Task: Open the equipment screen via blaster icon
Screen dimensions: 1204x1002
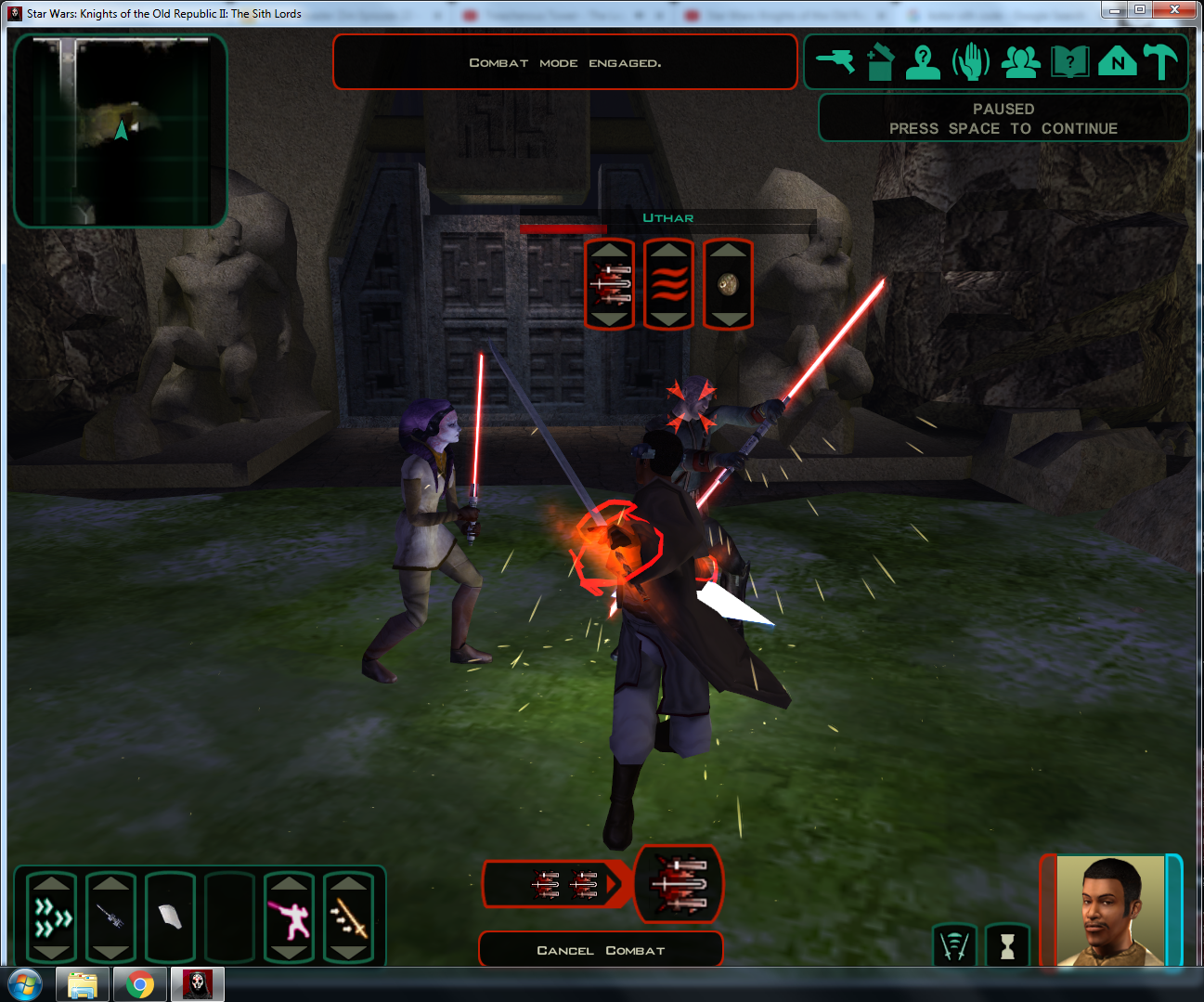Action: click(x=835, y=62)
